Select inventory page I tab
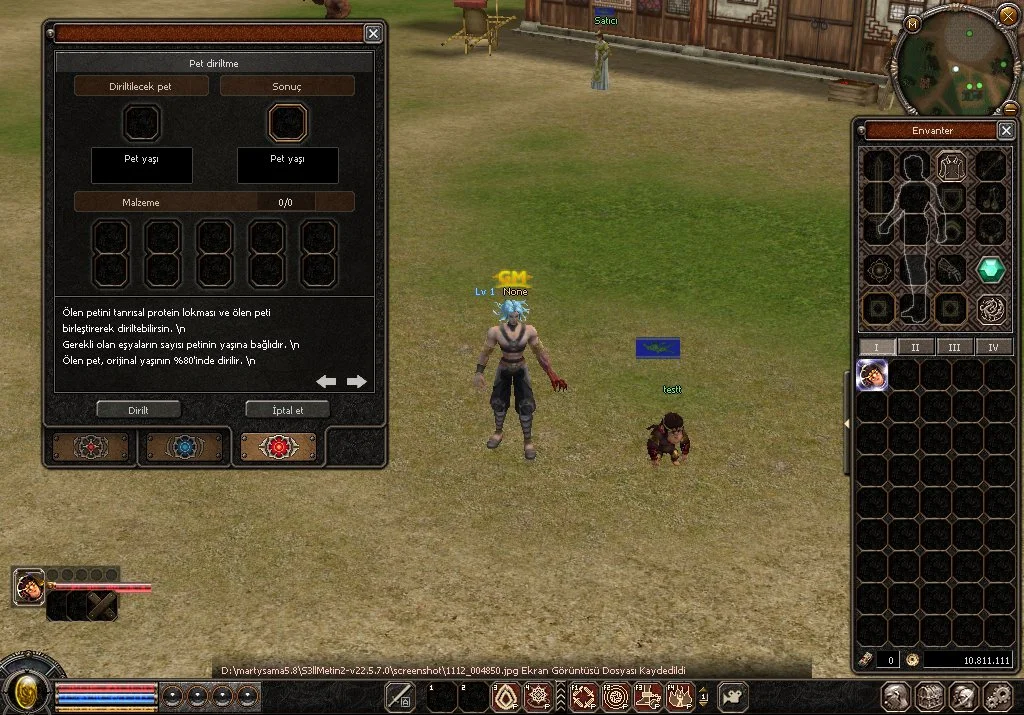This screenshot has width=1024, height=715. pyautogui.click(x=877, y=347)
